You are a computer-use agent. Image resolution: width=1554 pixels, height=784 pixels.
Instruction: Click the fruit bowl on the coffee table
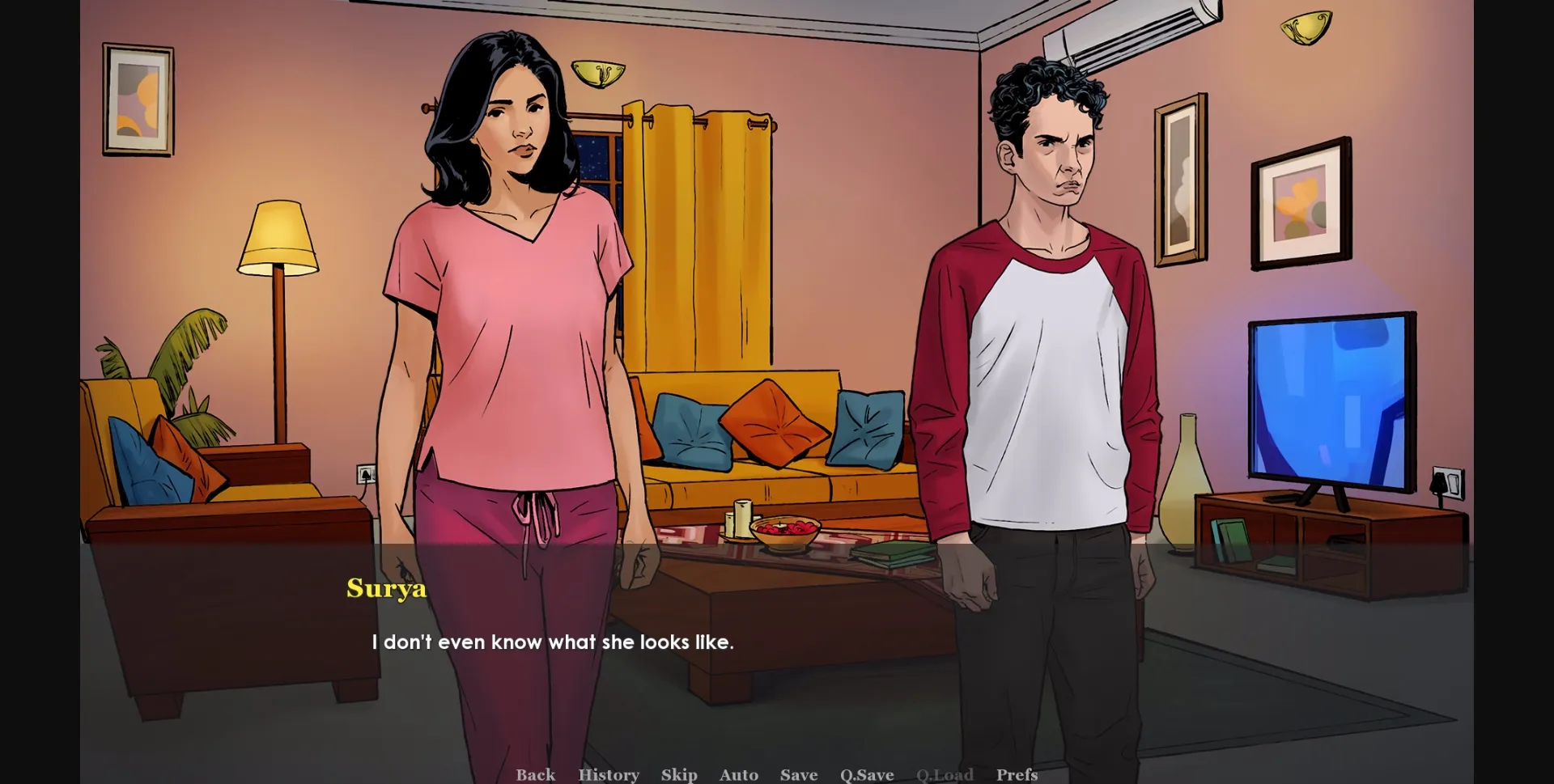tap(786, 530)
